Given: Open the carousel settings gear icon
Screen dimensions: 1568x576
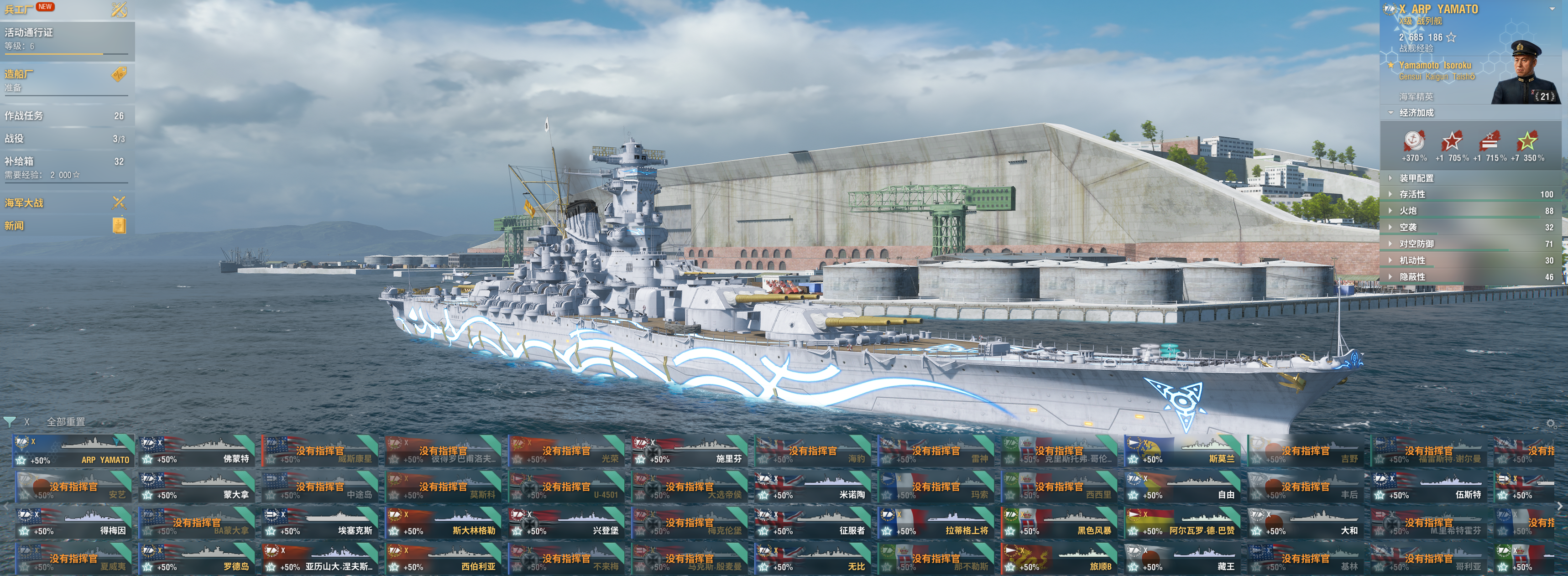Looking at the screenshot, I should [1551, 423].
